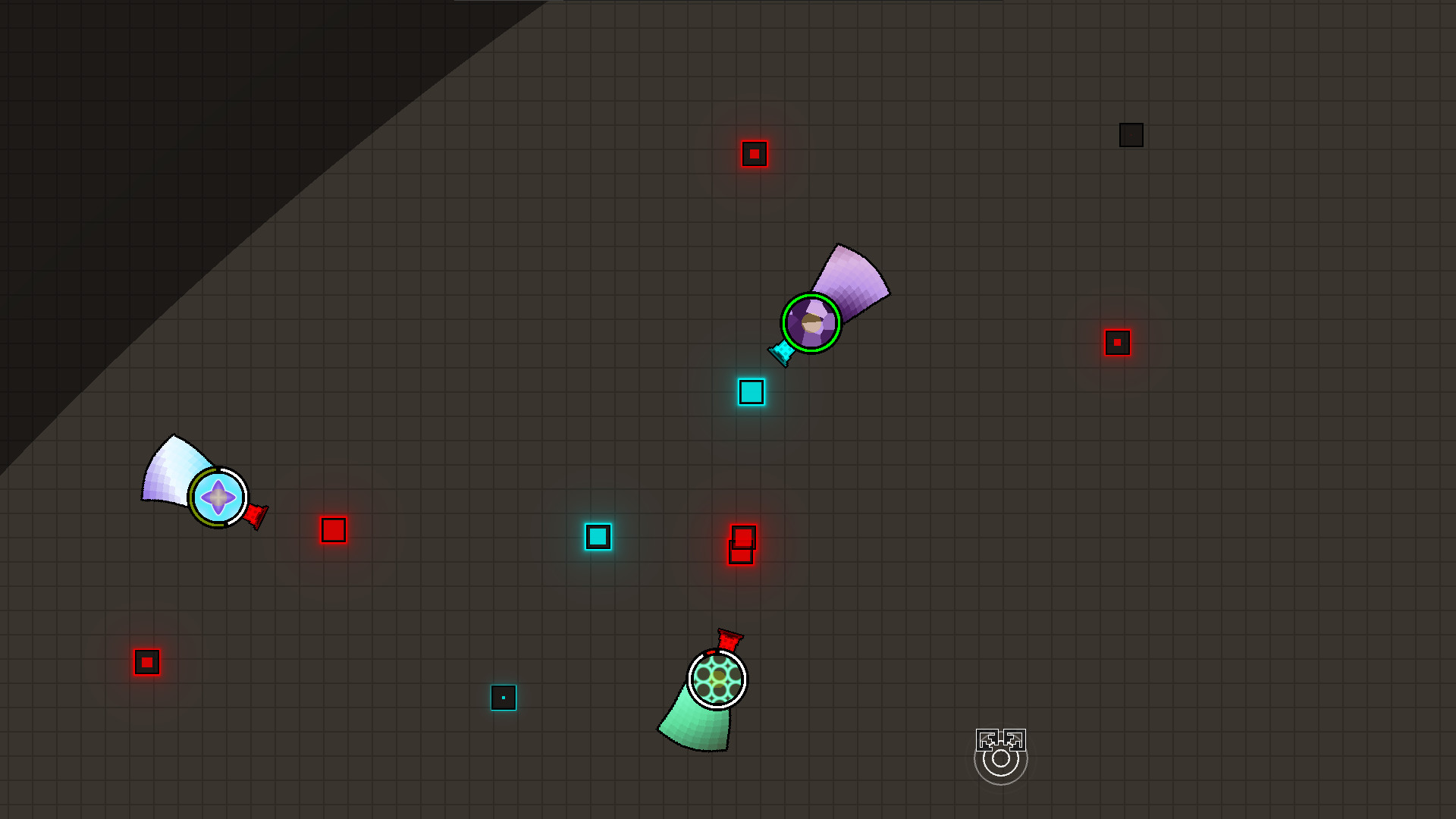Click the red hat atop the green character
The width and height of the screenshot is (1456, 819).
click(726, 639)
